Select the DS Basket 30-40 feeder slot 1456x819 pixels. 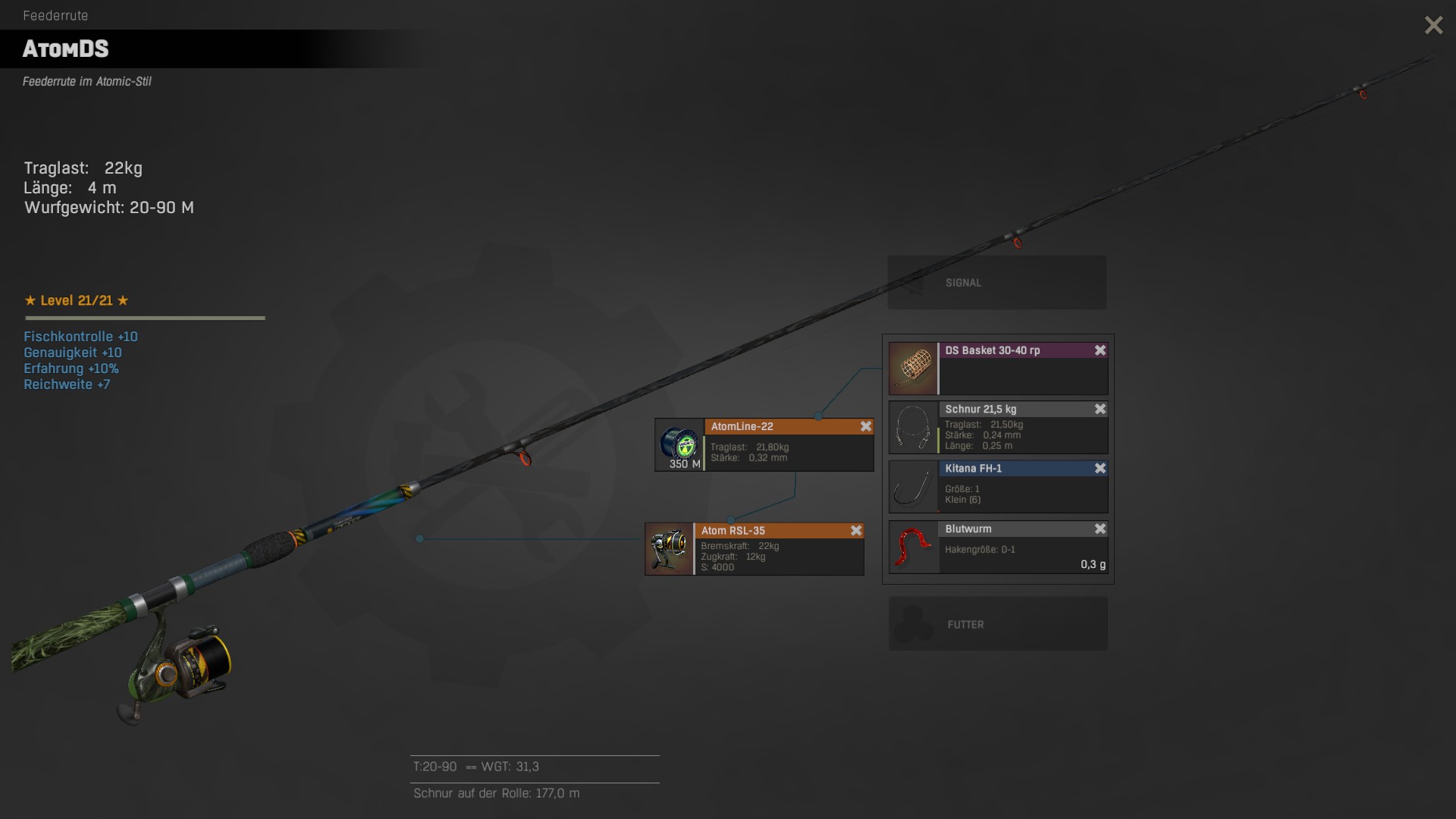pos(998,369)
